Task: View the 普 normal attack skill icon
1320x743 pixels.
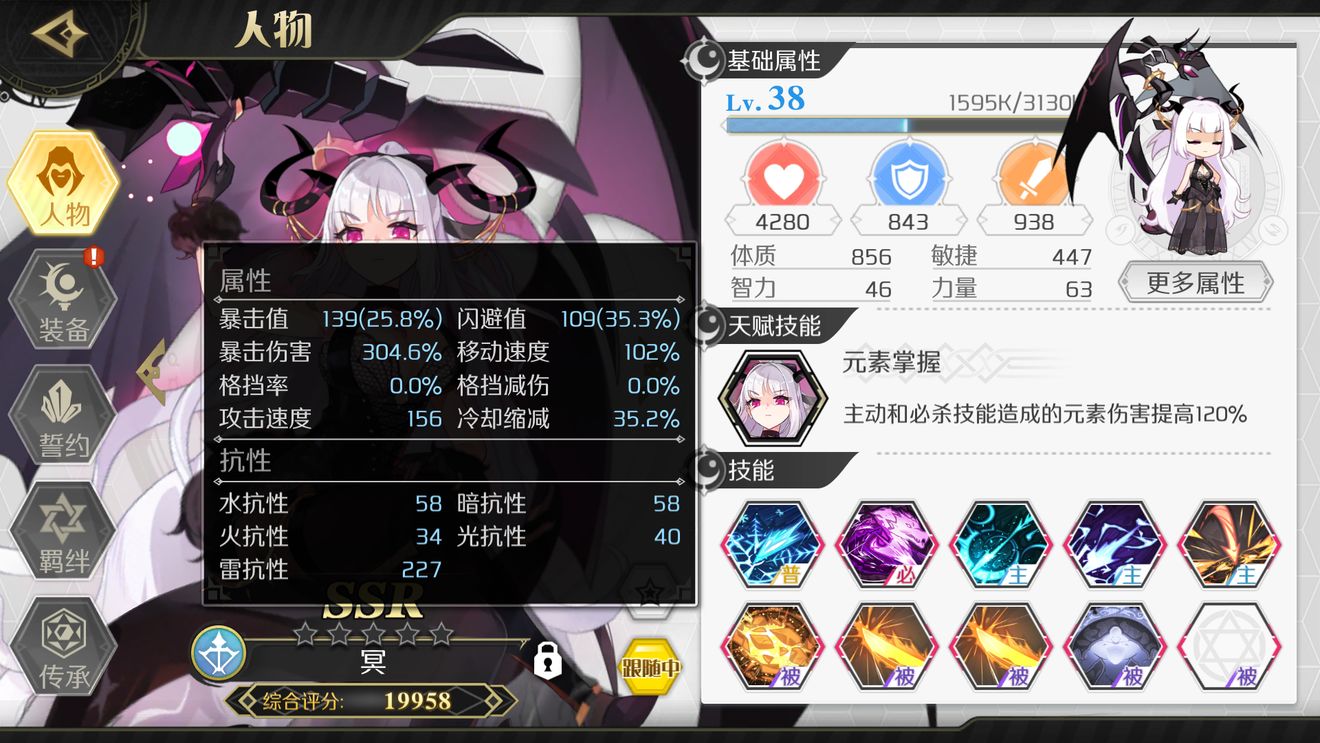Action: pos(772,543)
